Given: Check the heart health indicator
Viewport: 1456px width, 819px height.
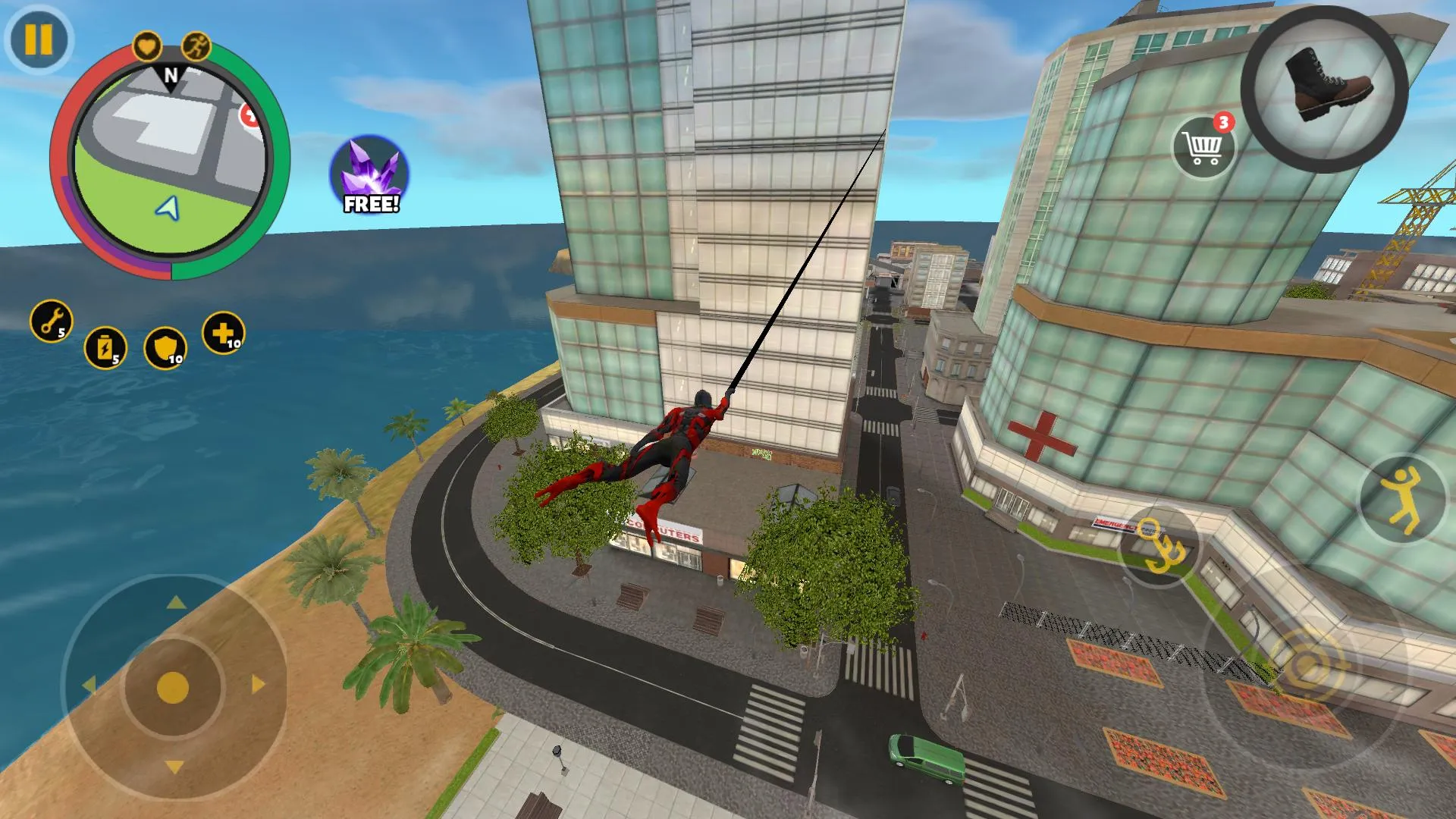Looking at the screenshot, I should click(149, 45).
